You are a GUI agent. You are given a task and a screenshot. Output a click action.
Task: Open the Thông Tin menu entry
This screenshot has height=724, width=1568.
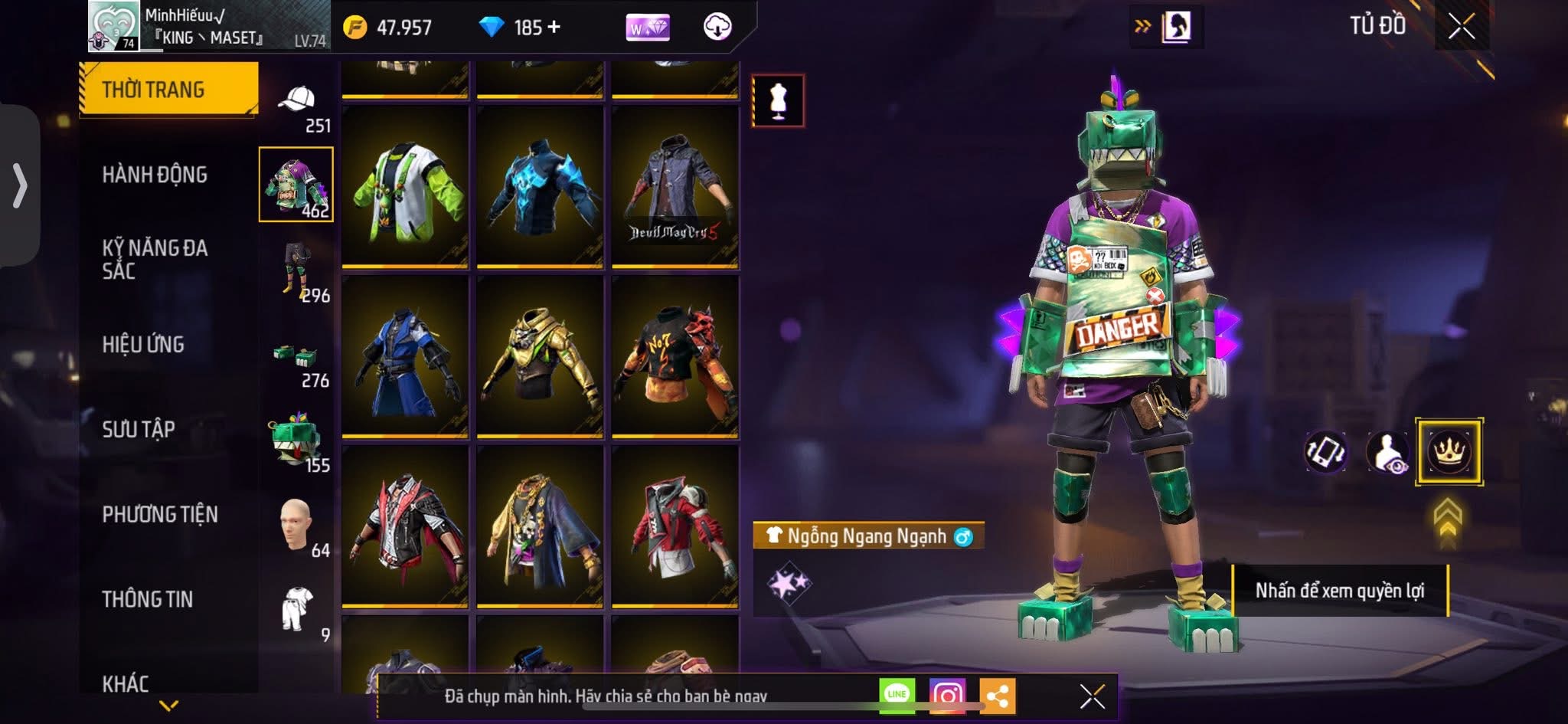click(x=148, y=599)
